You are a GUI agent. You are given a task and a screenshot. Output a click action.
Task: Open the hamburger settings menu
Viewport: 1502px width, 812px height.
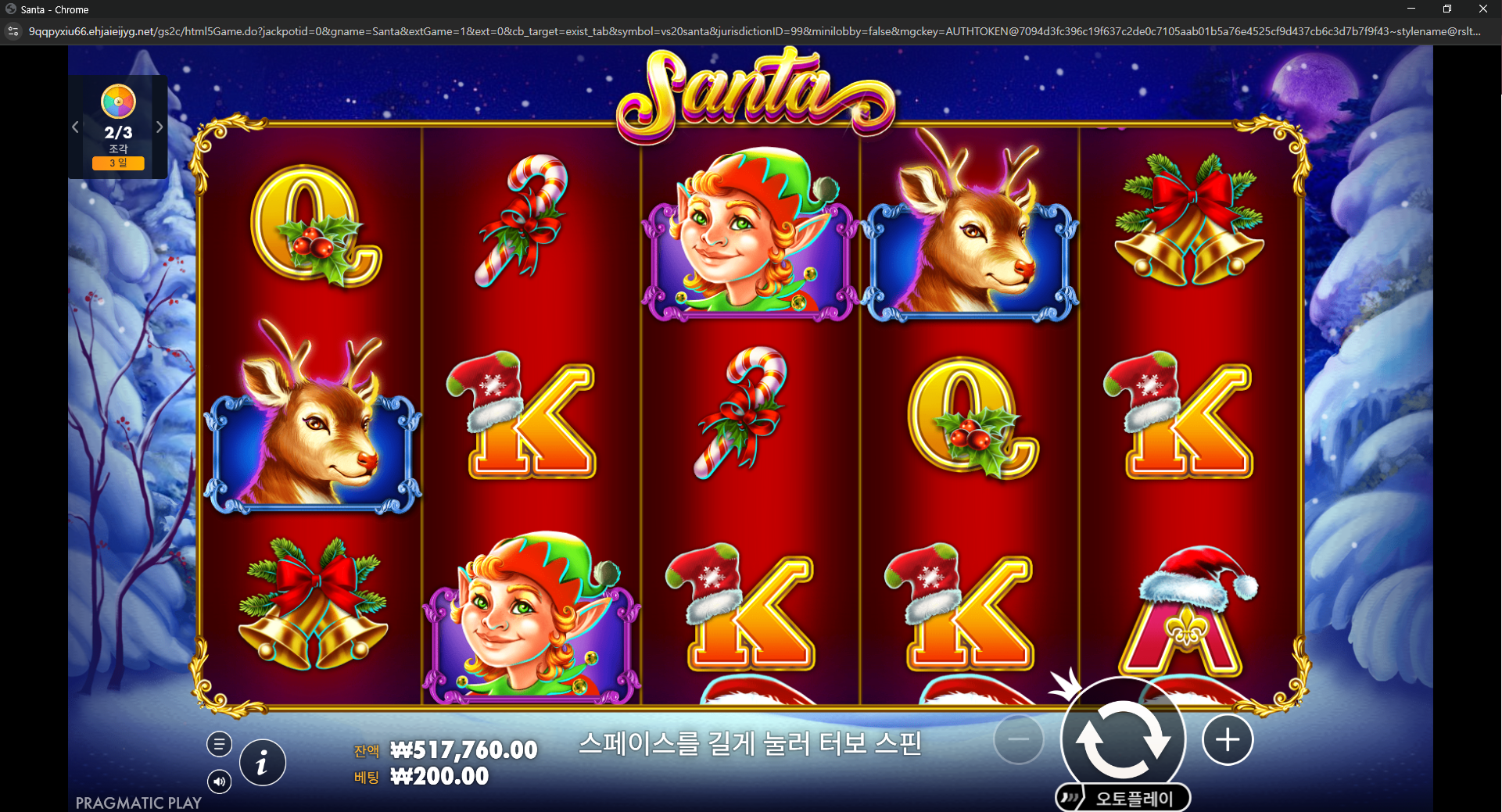point(219,744)
